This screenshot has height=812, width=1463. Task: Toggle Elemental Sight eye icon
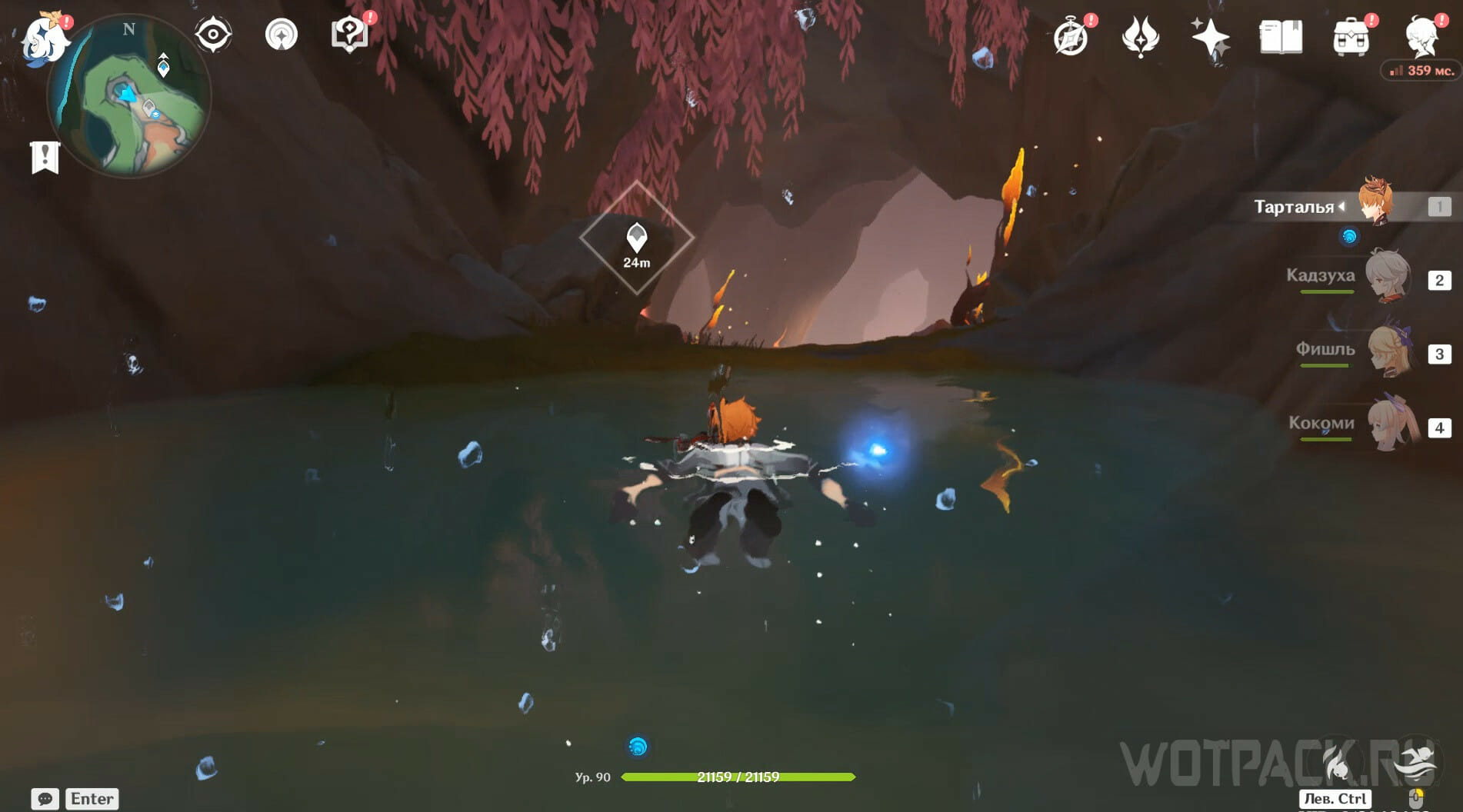click(213, 35)
